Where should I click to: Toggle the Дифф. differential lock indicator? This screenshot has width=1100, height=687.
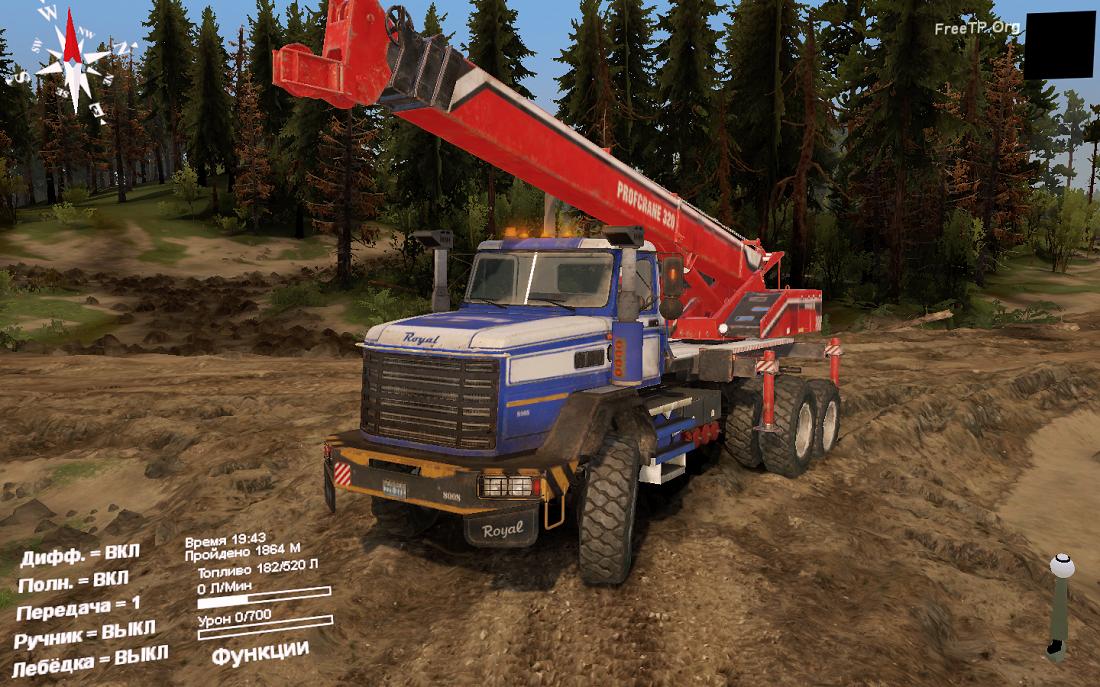coord(80,554)
